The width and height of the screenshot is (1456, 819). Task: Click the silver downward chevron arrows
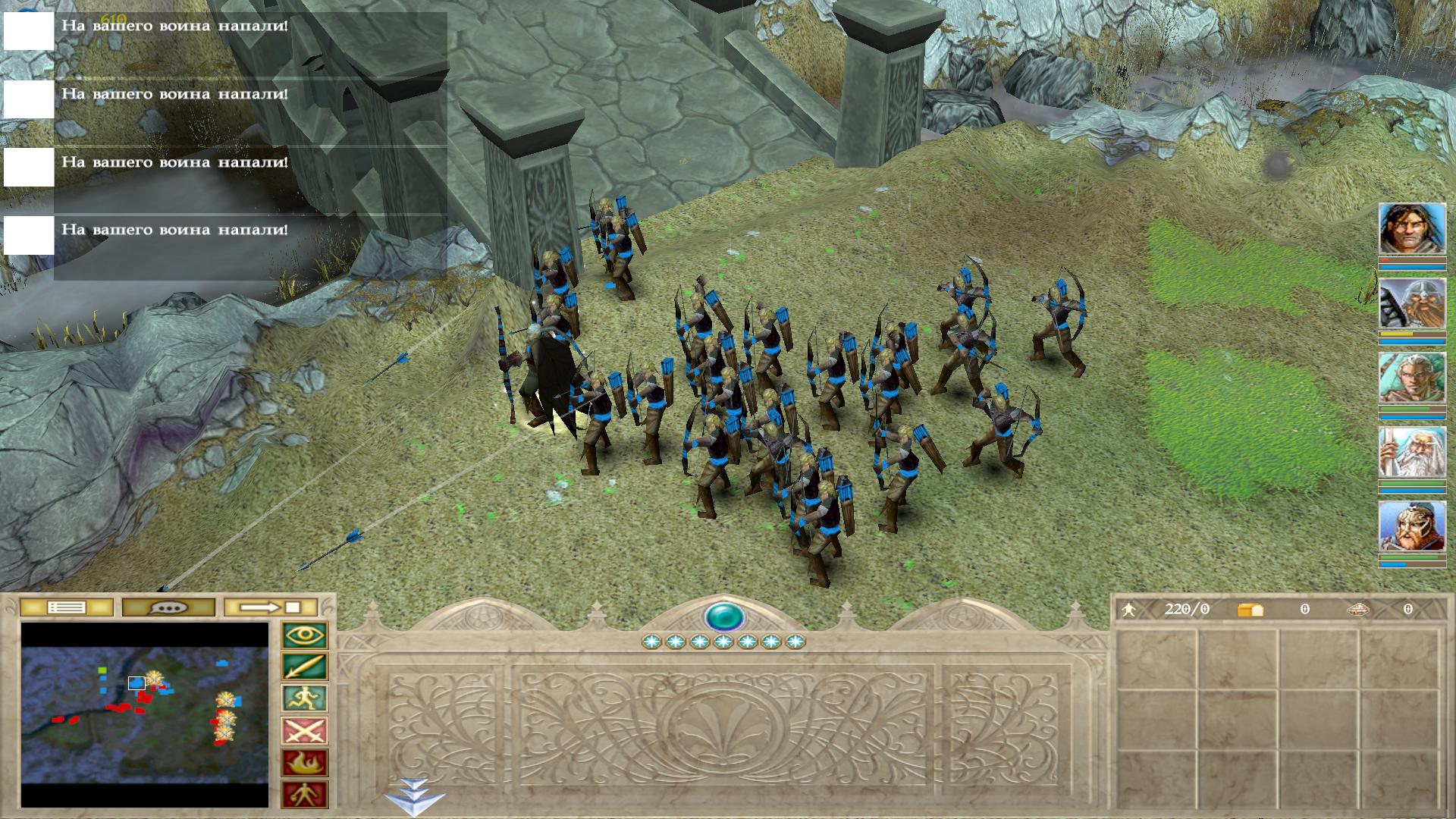click(x=413, y=796)
